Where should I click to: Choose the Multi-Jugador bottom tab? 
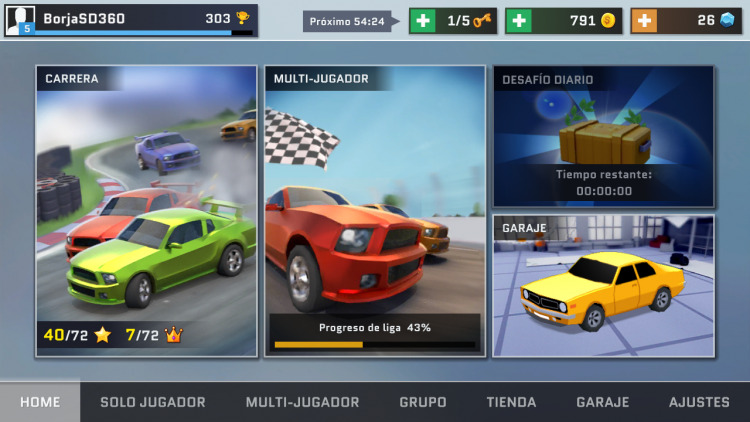tap(302, 402)
